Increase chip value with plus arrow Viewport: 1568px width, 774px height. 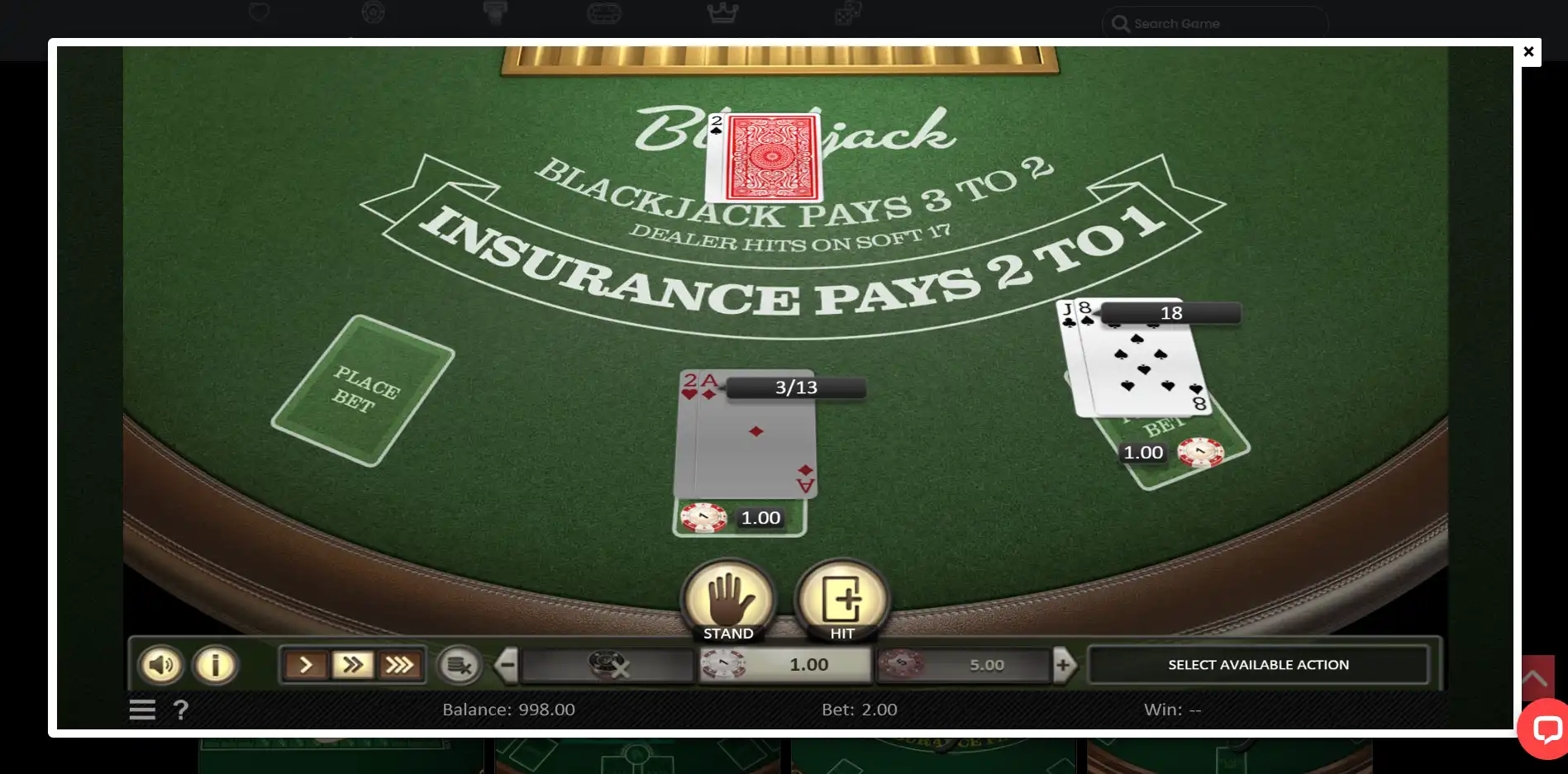(x=1064, y=665)
